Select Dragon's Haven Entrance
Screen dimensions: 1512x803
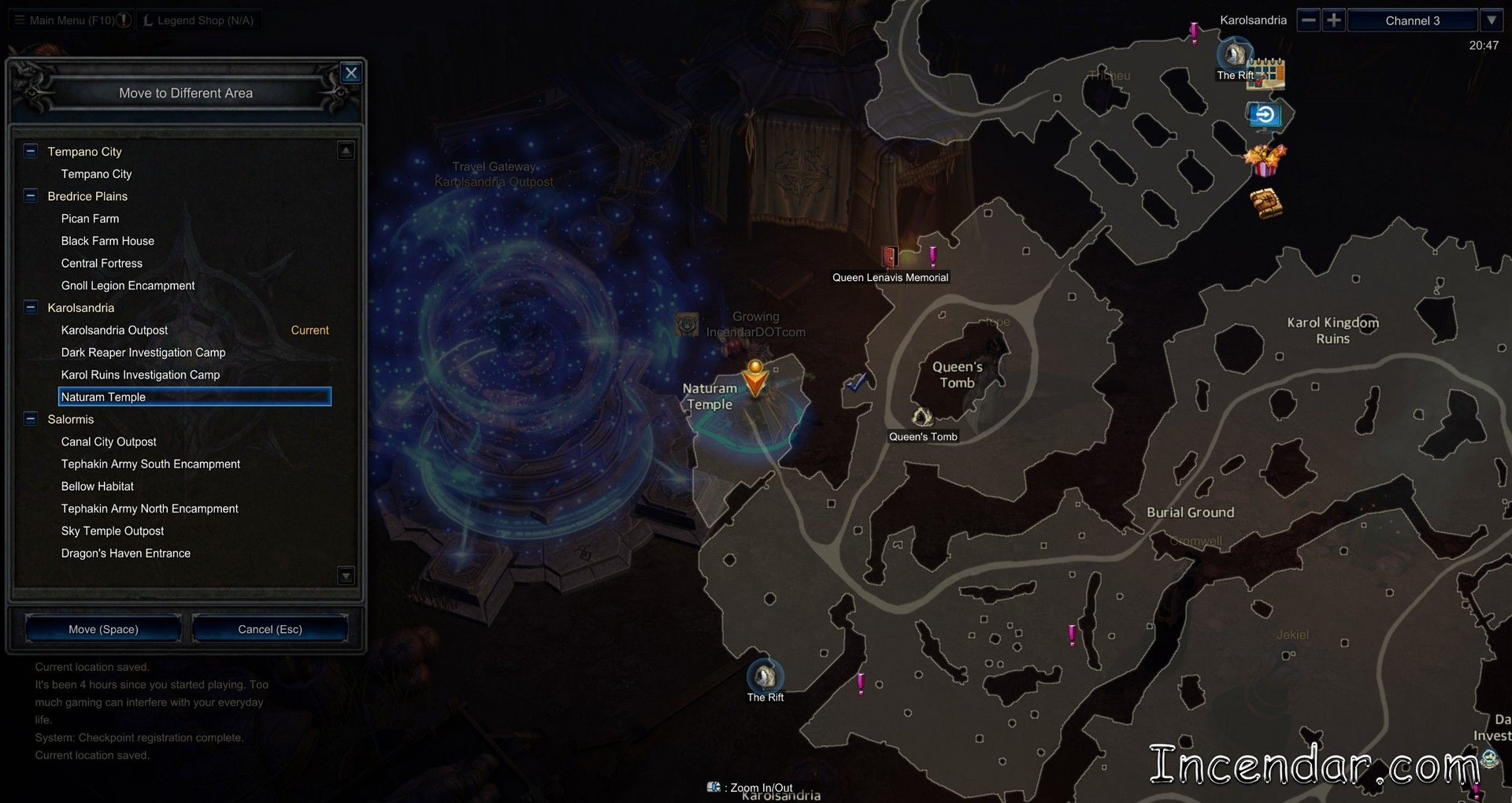click(126, 553)
